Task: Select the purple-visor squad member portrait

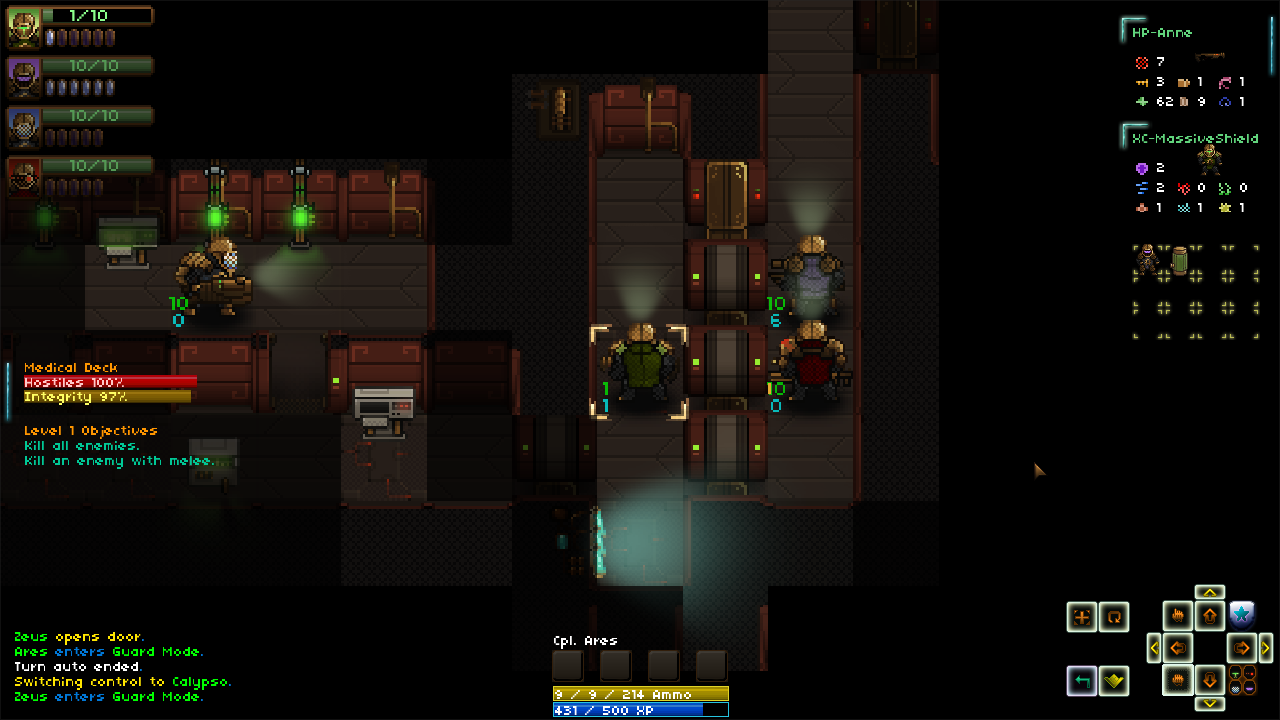Action: tap(24, 77)
